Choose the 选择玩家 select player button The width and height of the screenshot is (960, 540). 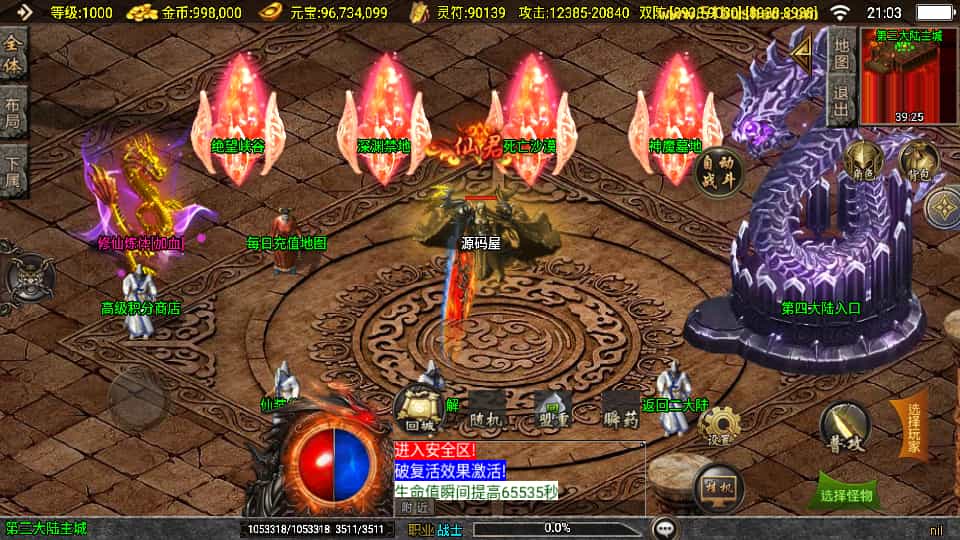pos(912,428)
